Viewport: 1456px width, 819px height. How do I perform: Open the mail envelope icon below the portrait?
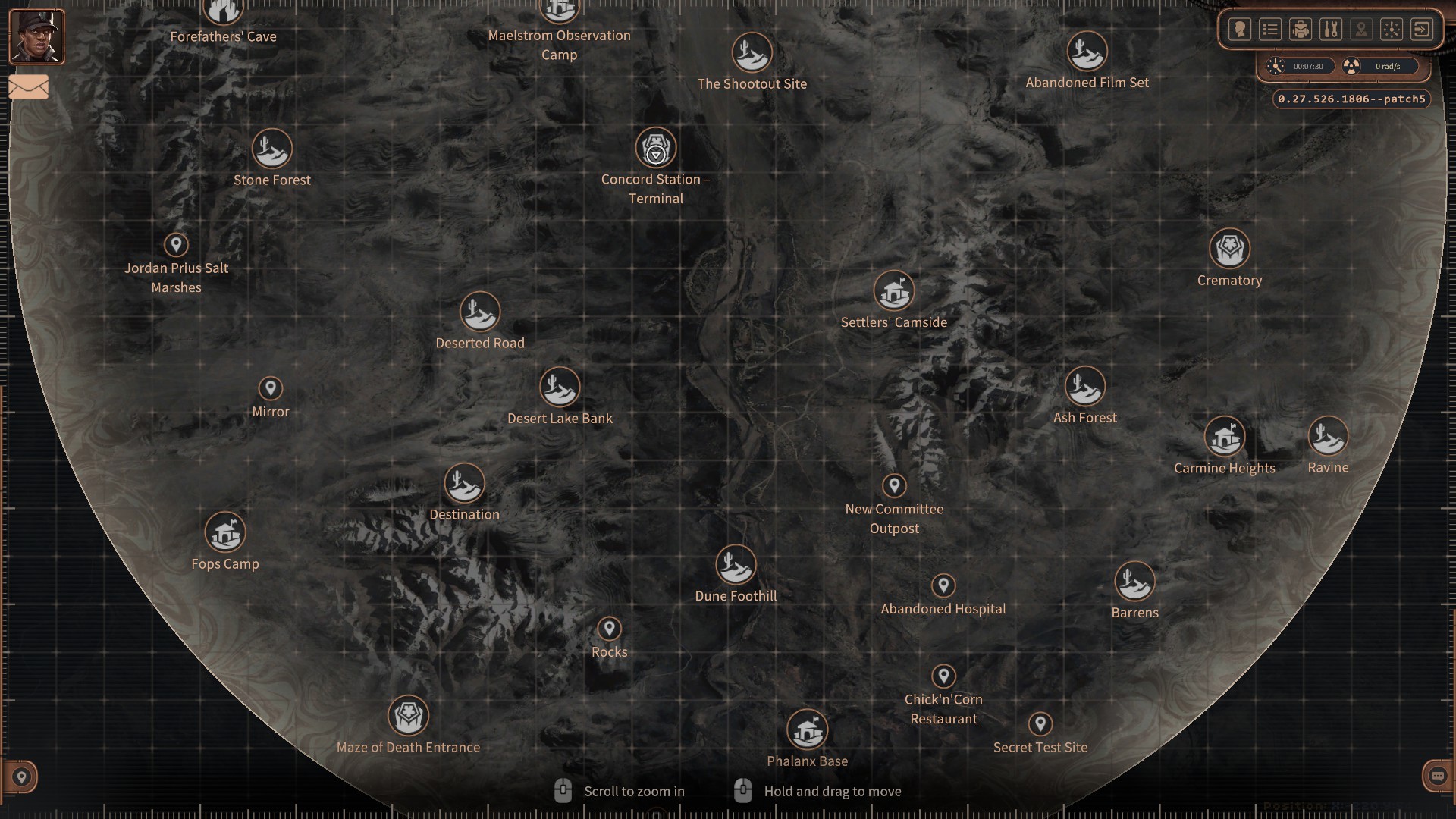(28, 87)
